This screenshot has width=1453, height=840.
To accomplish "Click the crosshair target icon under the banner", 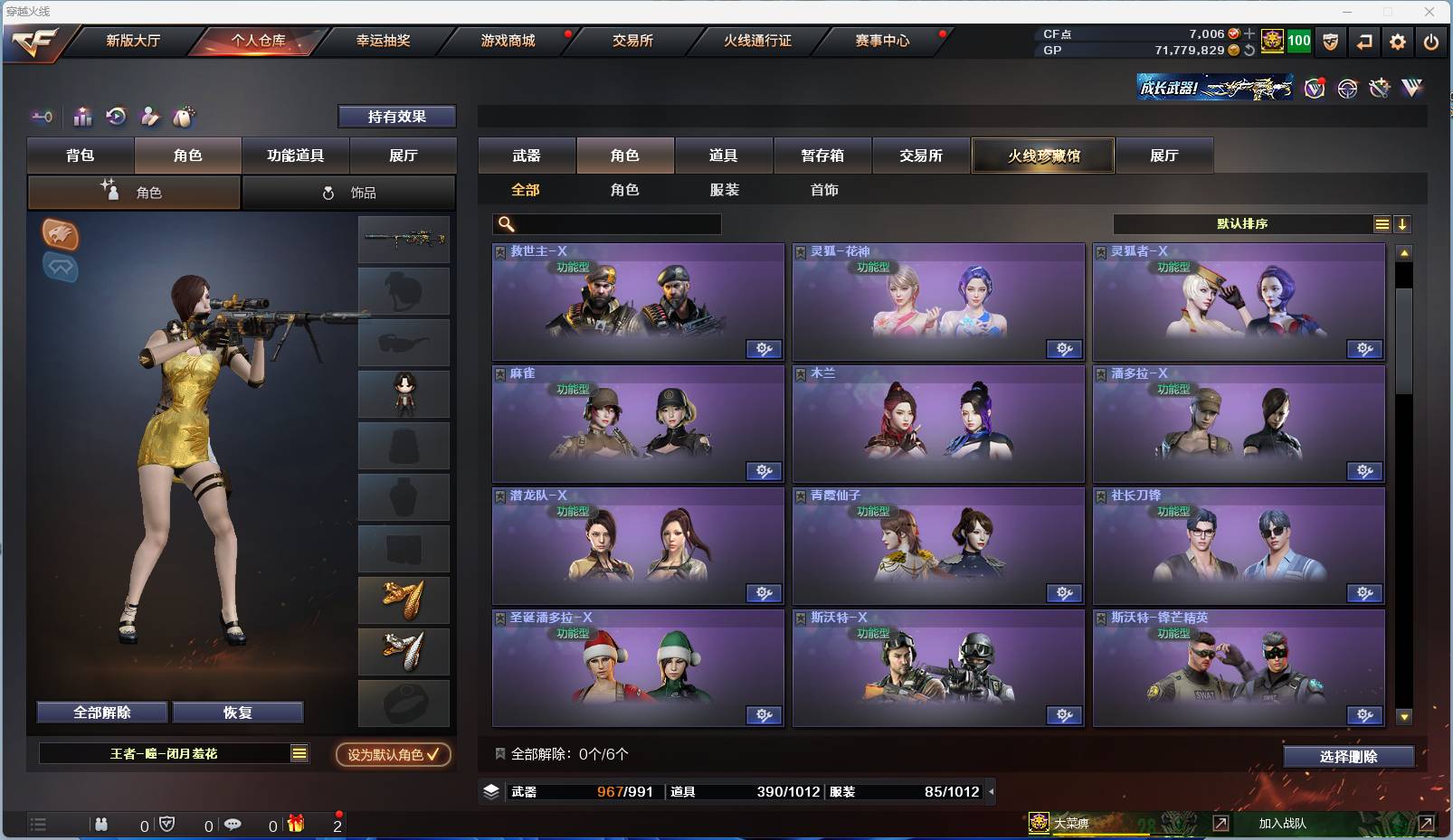I will coord(1346,89).
